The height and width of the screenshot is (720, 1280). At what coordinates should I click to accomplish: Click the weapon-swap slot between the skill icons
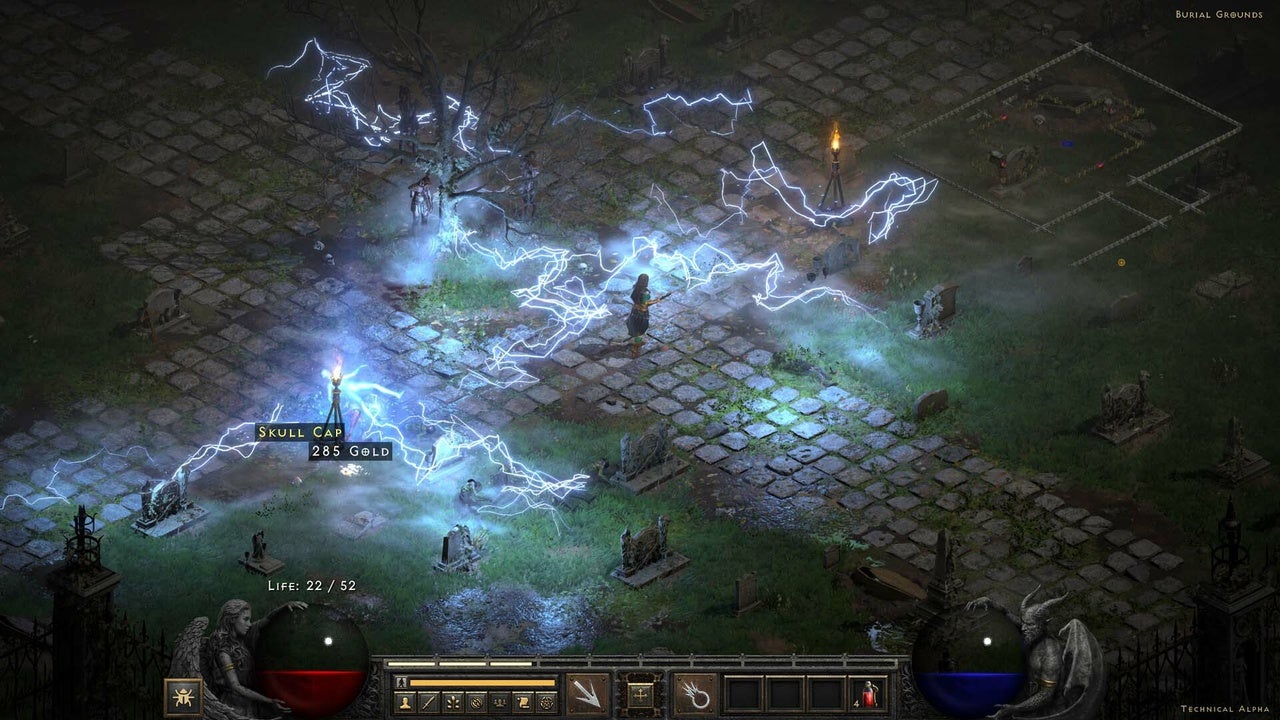[642, 696]
